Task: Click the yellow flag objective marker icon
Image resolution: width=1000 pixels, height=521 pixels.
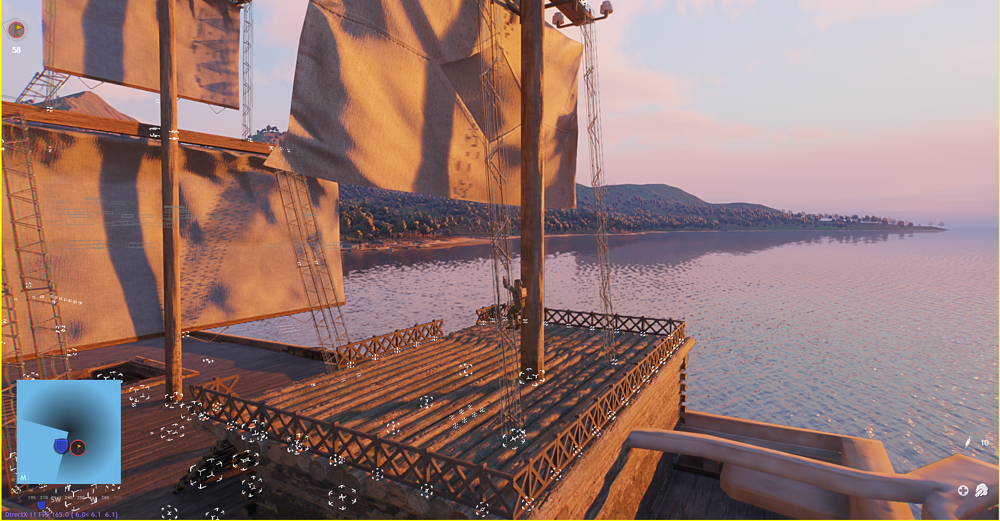Action: (16, 30)
